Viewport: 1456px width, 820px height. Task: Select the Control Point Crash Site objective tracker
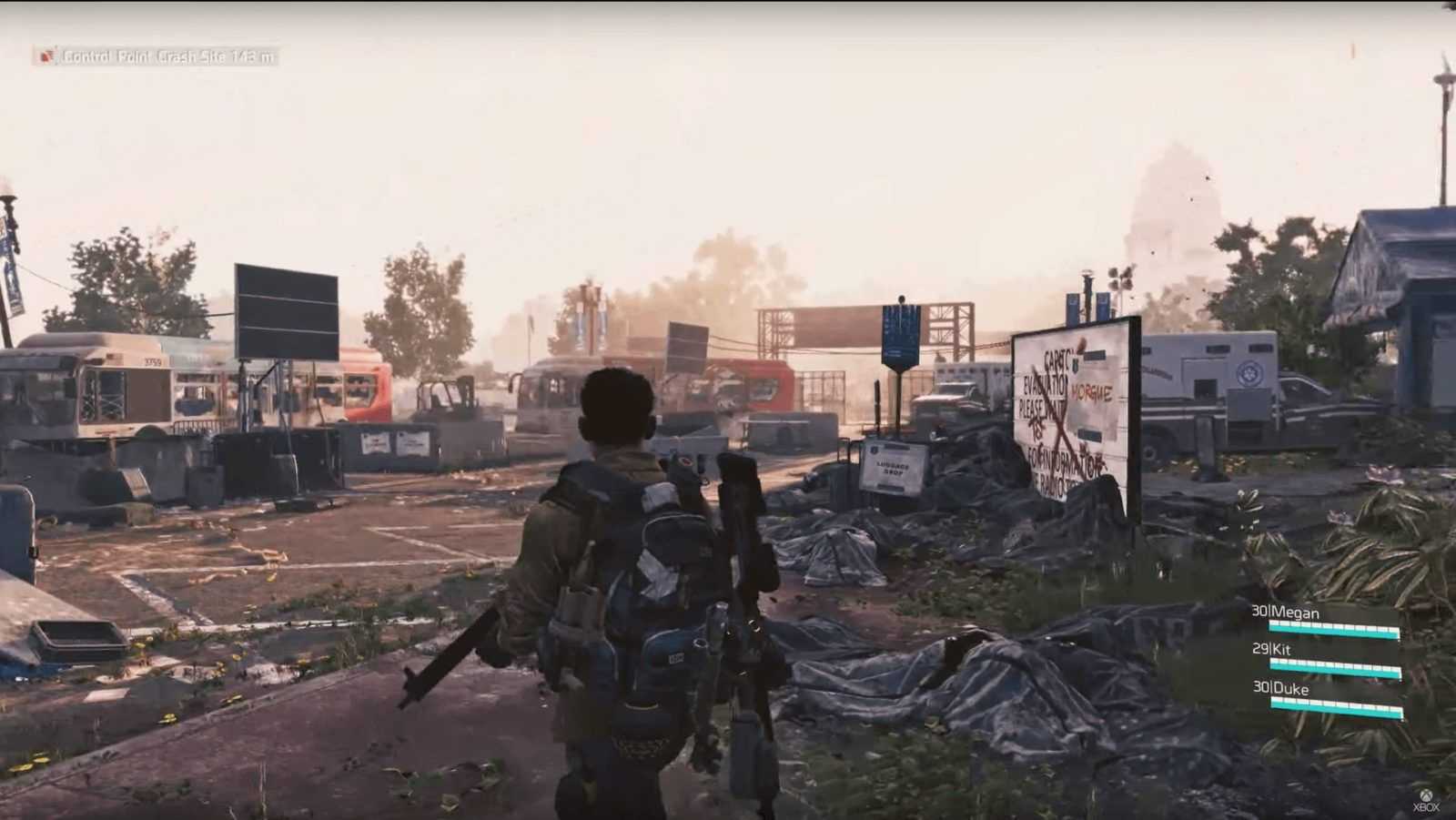pos(157,56)
